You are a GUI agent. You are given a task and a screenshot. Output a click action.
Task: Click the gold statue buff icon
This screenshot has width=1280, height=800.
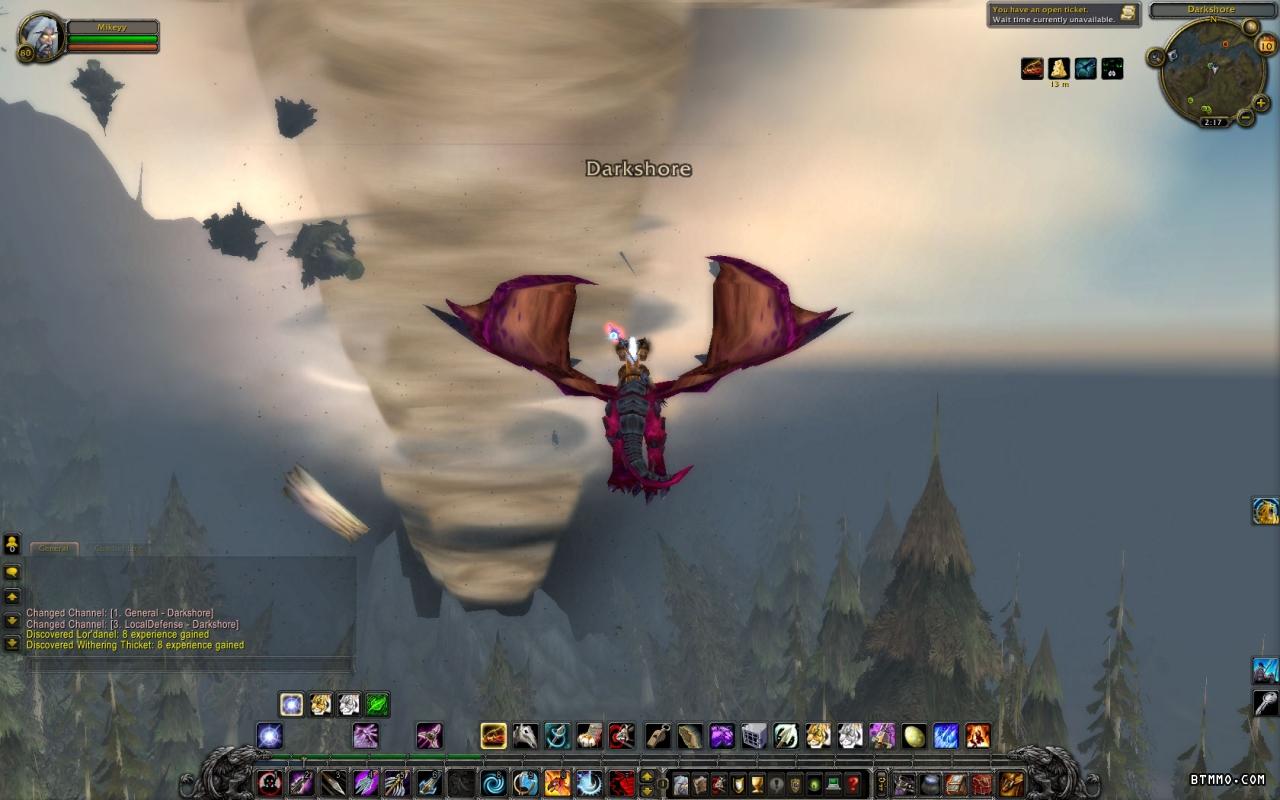coord(1059,68)
